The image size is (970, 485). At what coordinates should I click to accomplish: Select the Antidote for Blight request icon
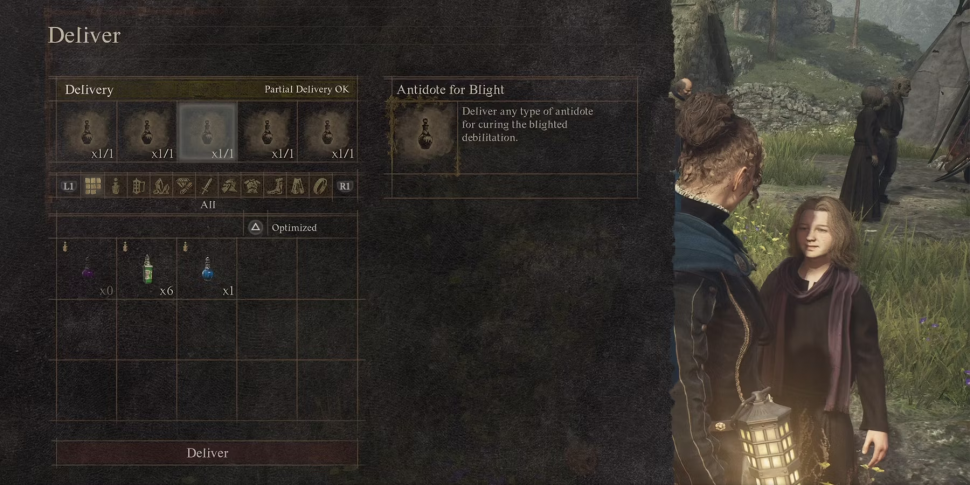click(x=422, y=135)
